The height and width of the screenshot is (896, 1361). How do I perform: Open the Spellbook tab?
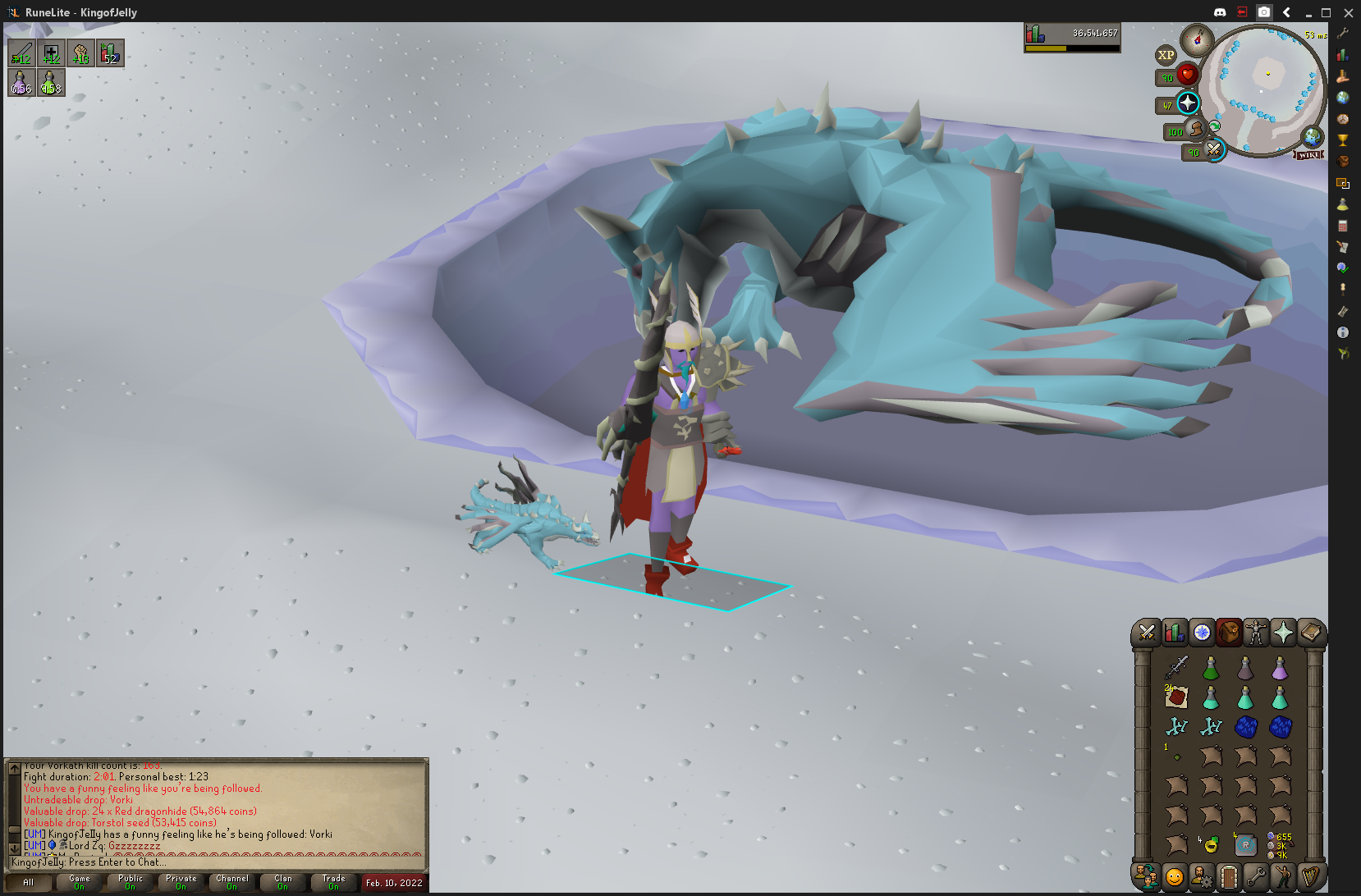pyautogui.click(x=1310, y=633)
